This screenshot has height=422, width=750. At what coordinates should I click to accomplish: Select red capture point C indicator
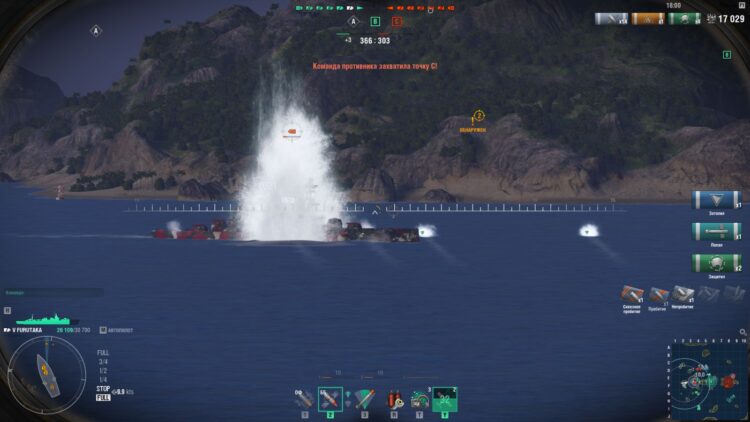click(398, 20)
